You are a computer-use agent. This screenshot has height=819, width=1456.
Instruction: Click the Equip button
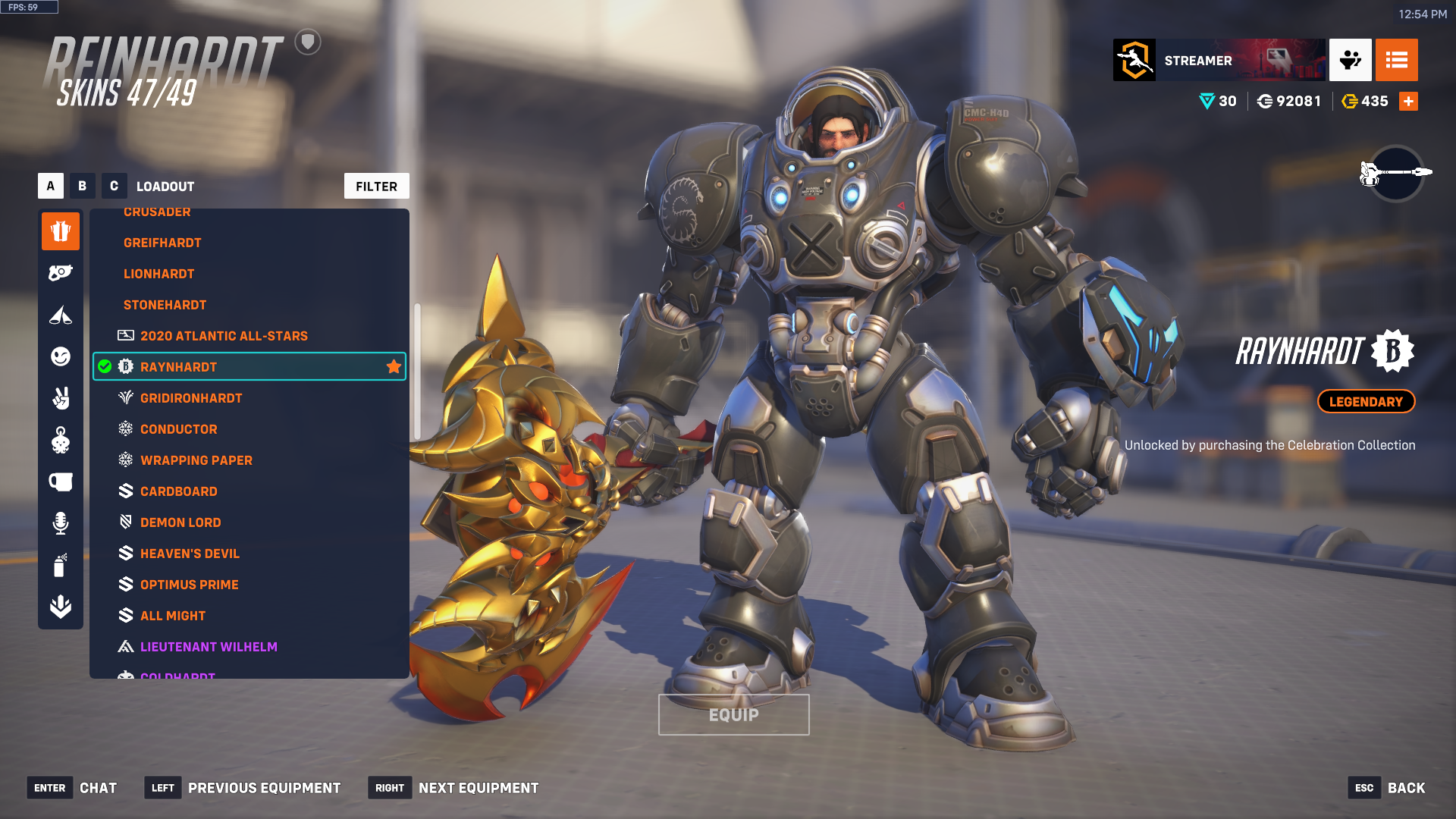point(733,715)
